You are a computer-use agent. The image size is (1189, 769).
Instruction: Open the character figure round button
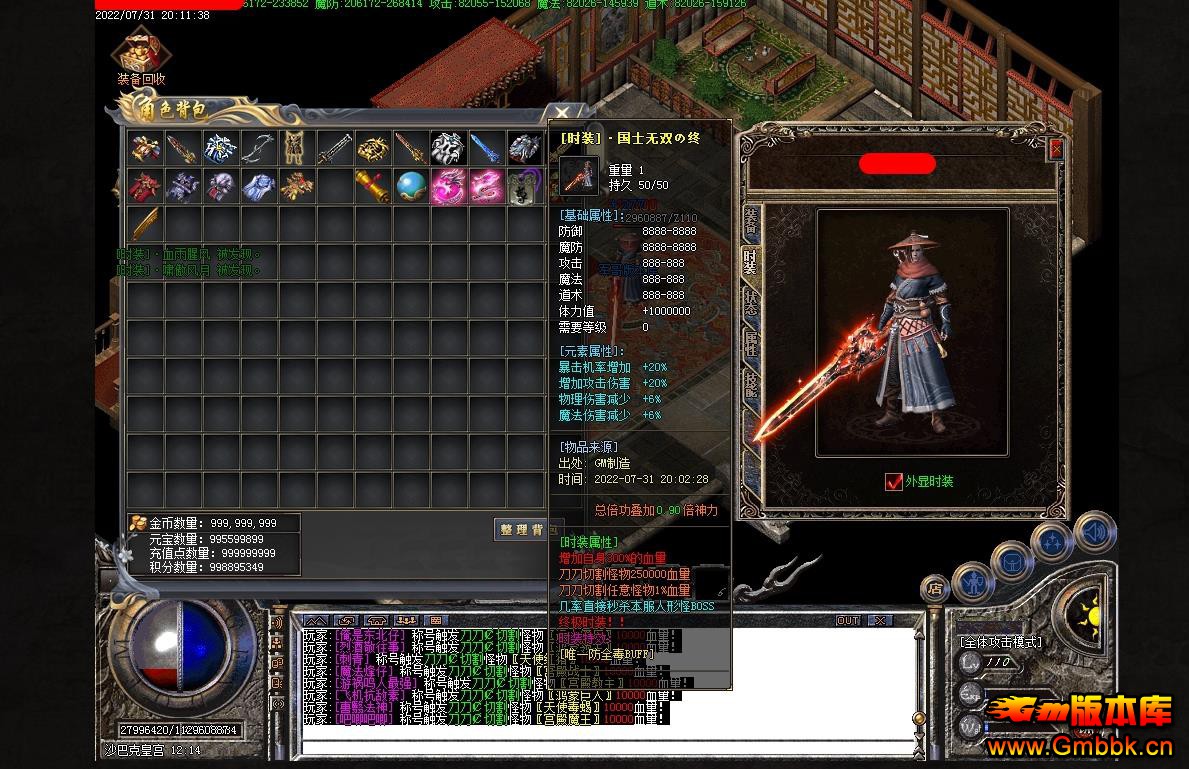tap(972, 583)
